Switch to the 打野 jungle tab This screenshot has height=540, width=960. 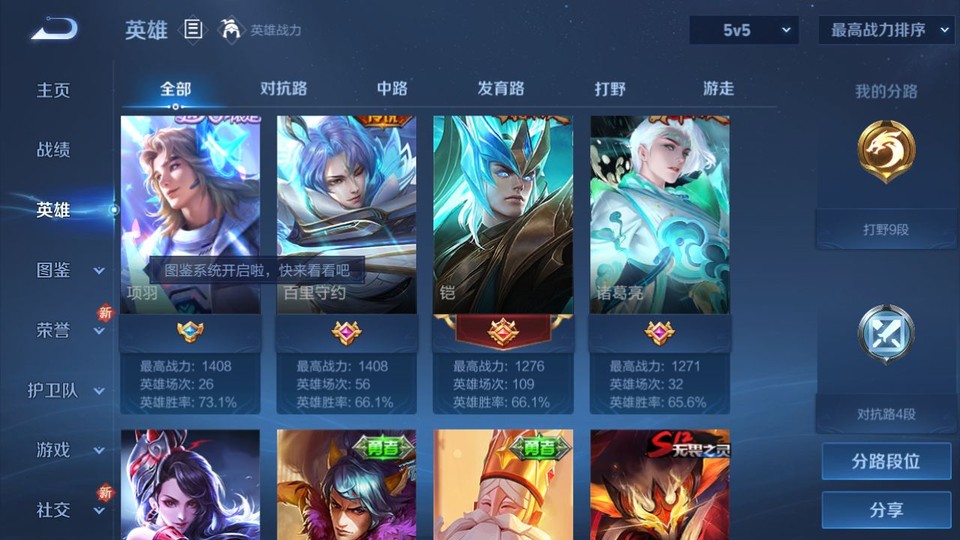(x=610, y=88)
